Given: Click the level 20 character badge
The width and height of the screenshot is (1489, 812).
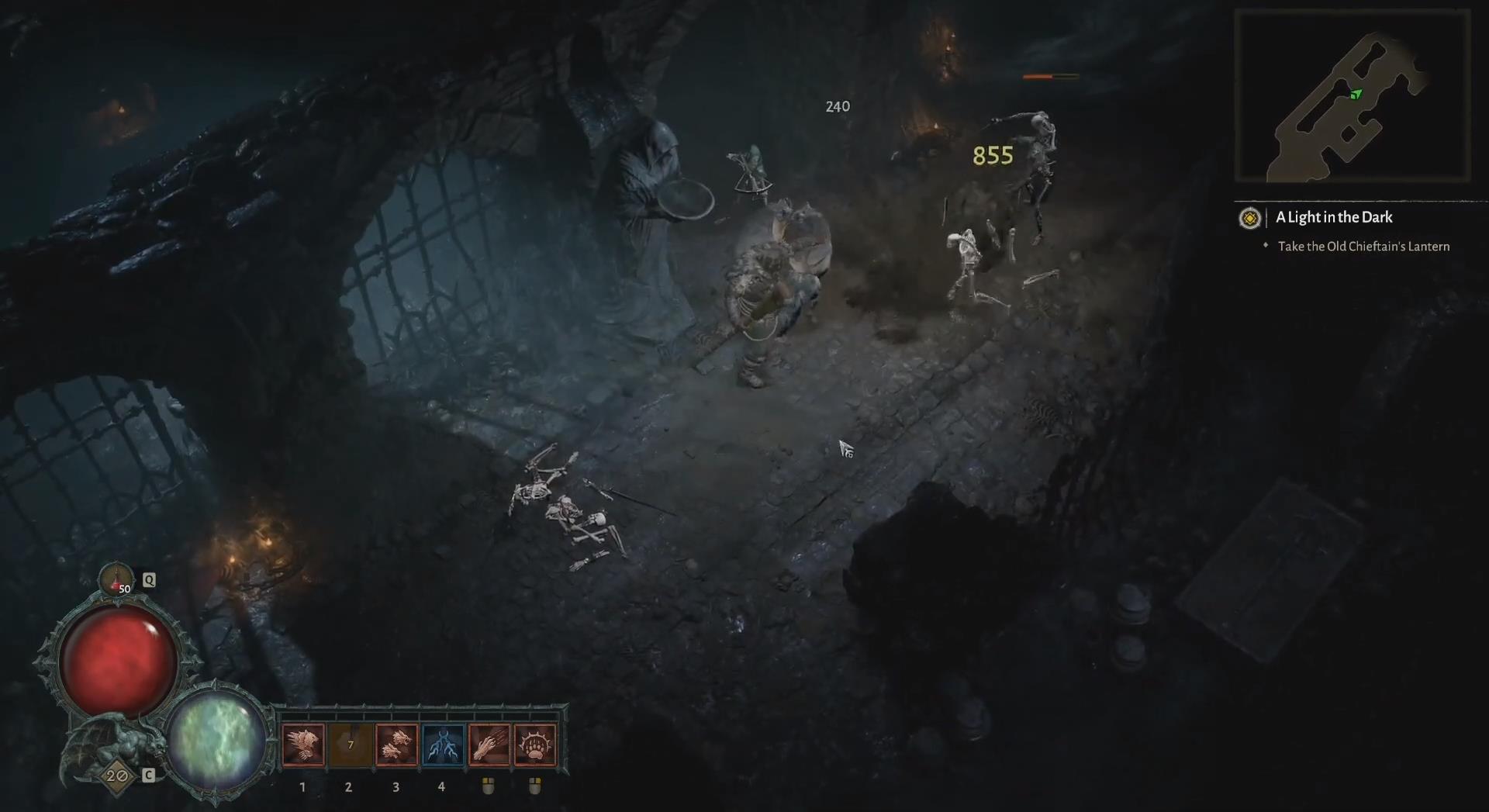Looking at the screenshot, I should (x=117, y=776).
